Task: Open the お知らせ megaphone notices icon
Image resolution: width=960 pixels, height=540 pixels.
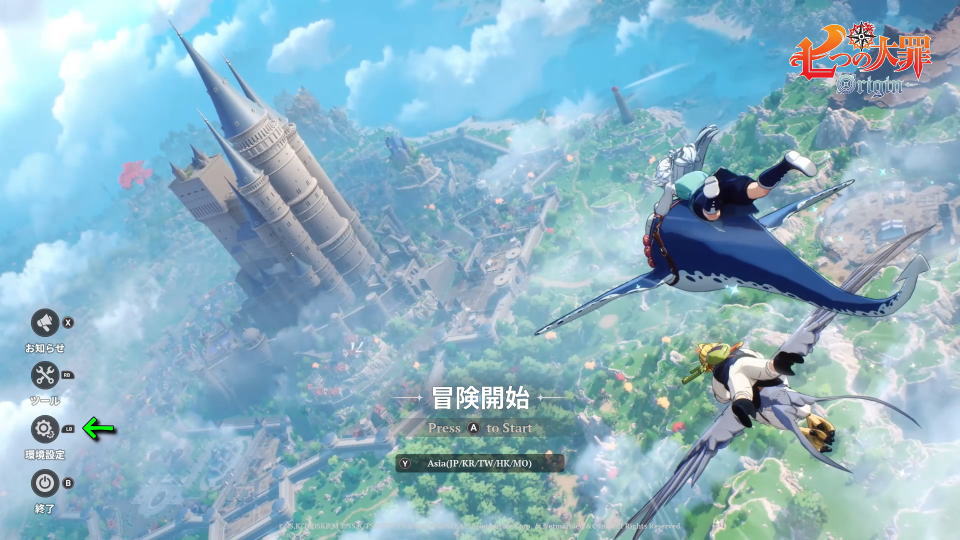Action: coord(44,322)
